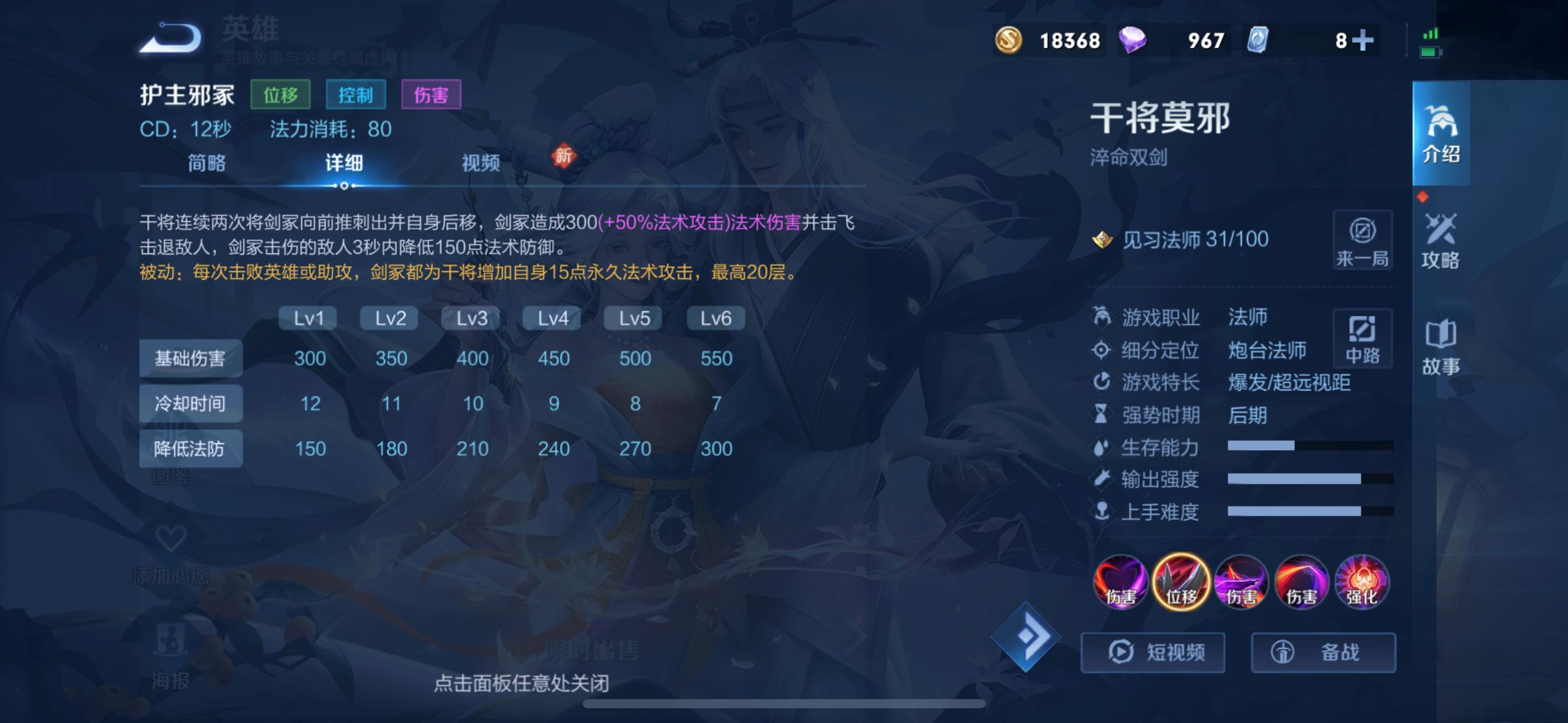Image resolution: width=1568 pixels, height=723 pixels.
Task: Open 来一局 quick match via its icon
Action: 1364,239
